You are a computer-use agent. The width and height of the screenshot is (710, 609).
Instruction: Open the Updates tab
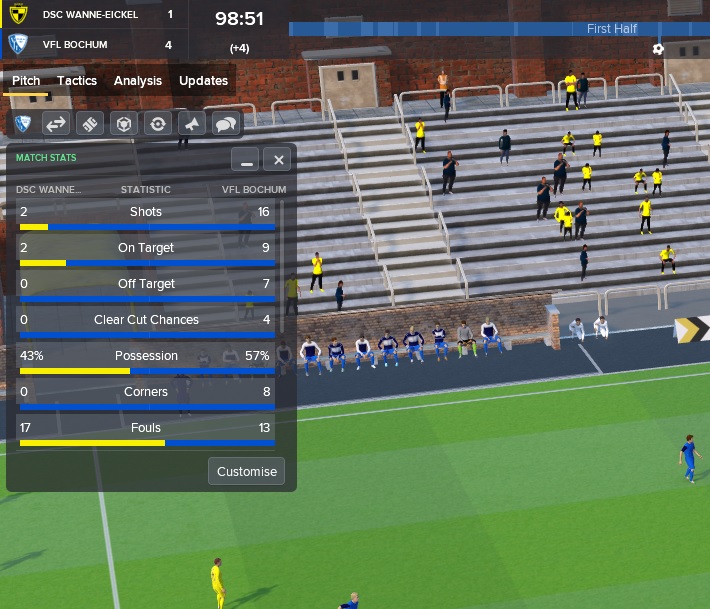[x=203, y=81]
